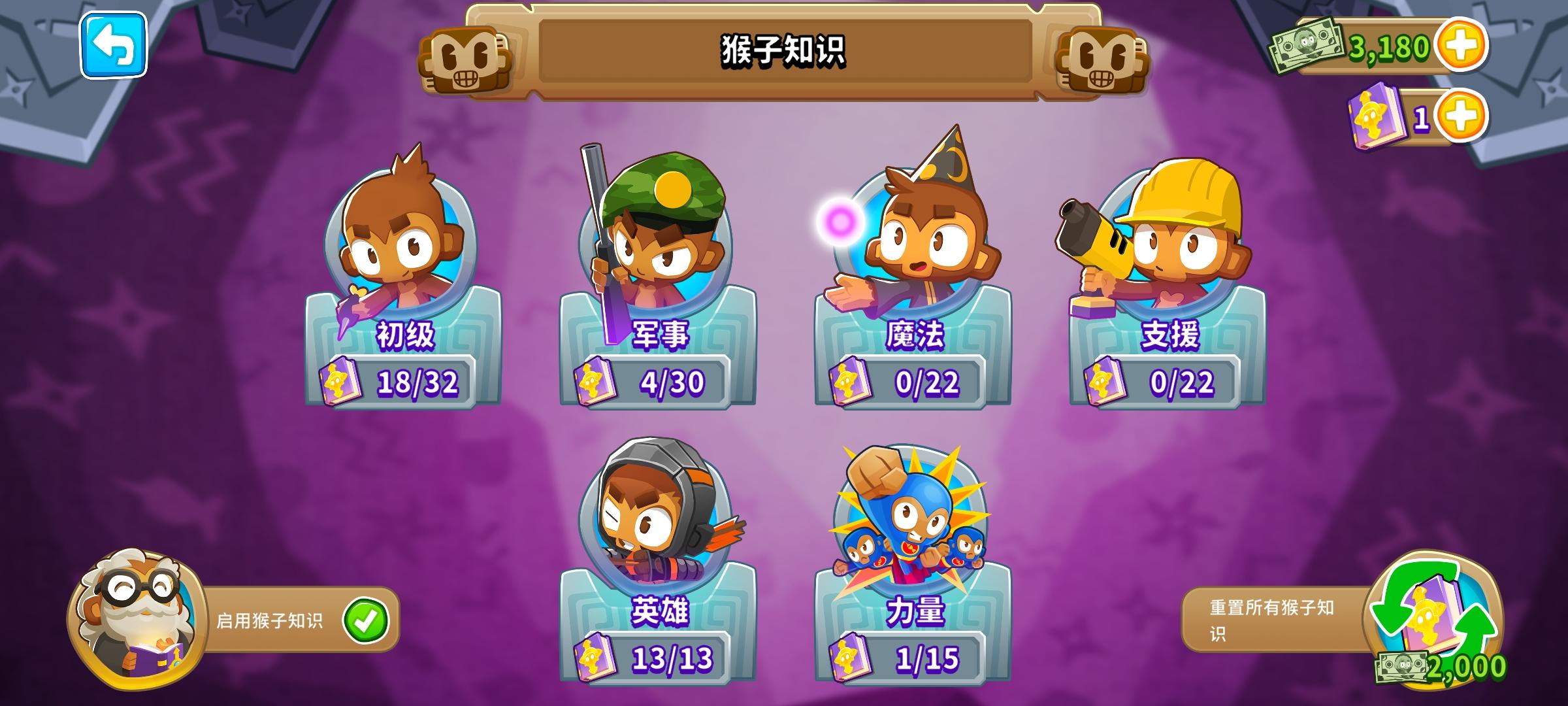The image size is (1568, 706).
Task: Click the plus to buy more cash
Action: pyautogui.click(x=1462, y=47)
